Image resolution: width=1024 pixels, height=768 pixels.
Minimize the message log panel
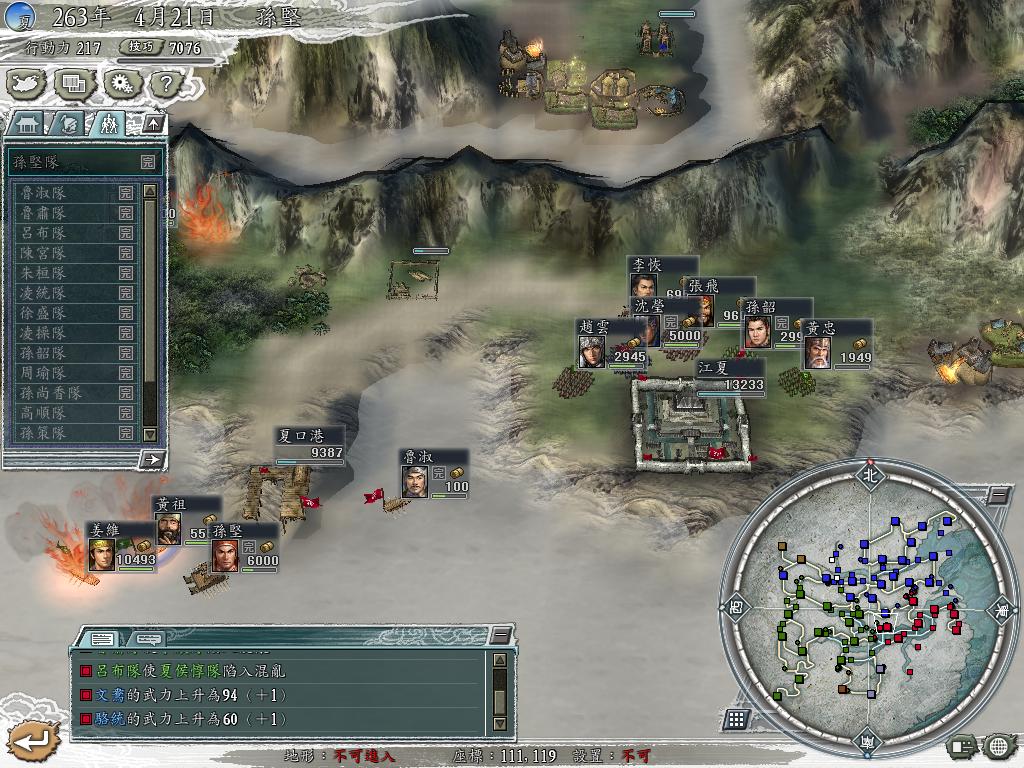pyautogui.click(x=500, y=638)
